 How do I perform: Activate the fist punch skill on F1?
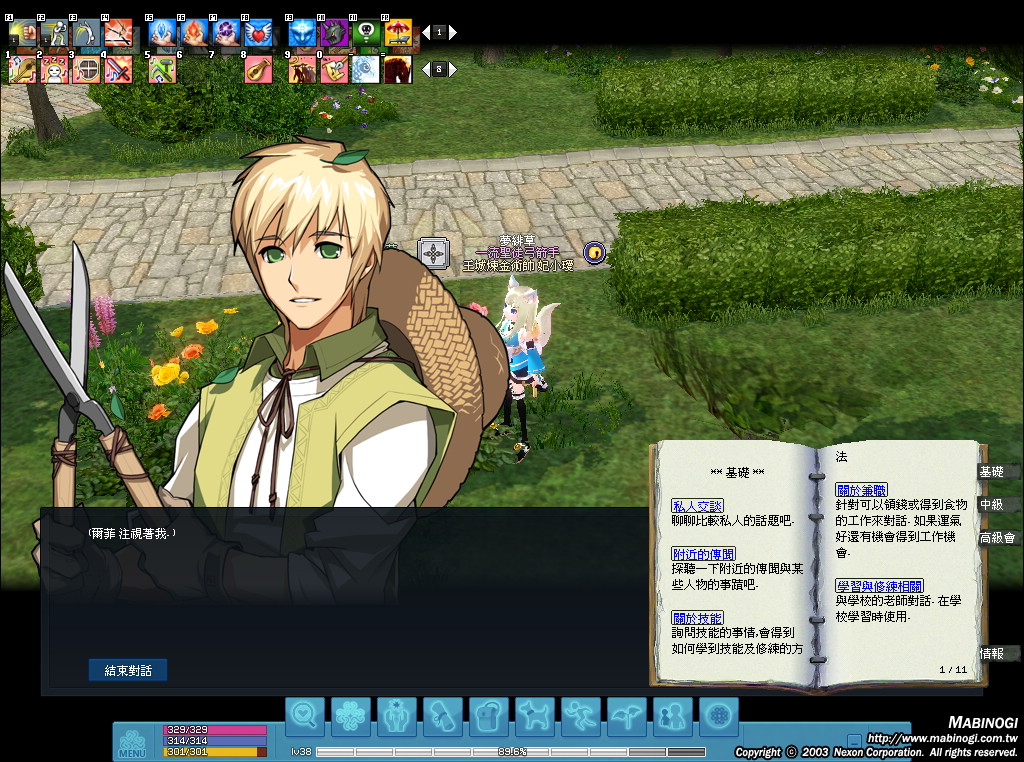[22, 33]
